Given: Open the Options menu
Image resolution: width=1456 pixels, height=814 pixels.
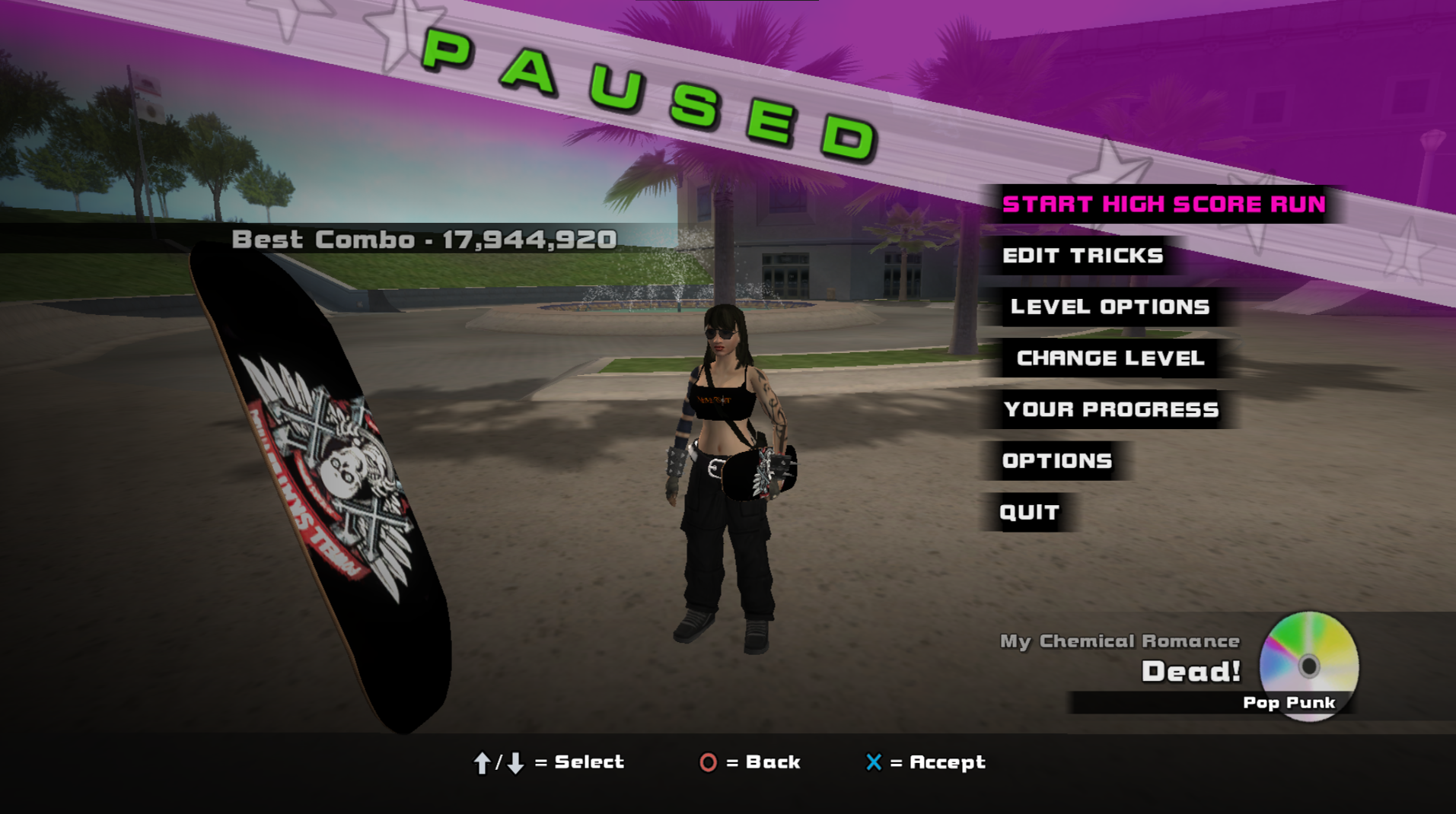Looking at the screenshot, I should 1056,461.
